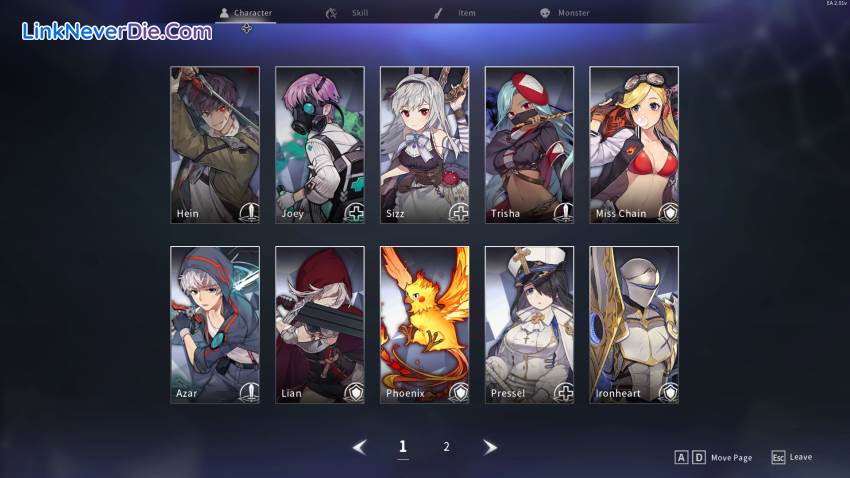Screen dimensions: 850x478
Task: Select the Phoenix character card
Action: (x=424, y=325)
